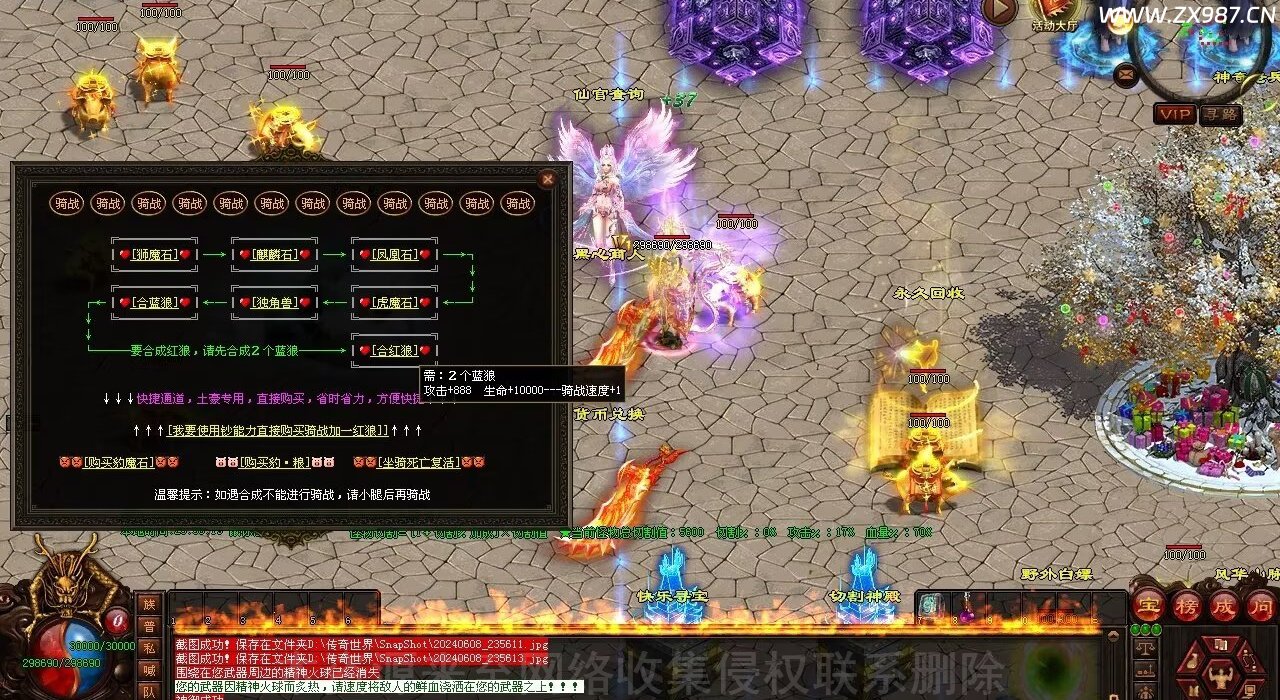Open the mail envelope icon

(x=1127, y=73)
